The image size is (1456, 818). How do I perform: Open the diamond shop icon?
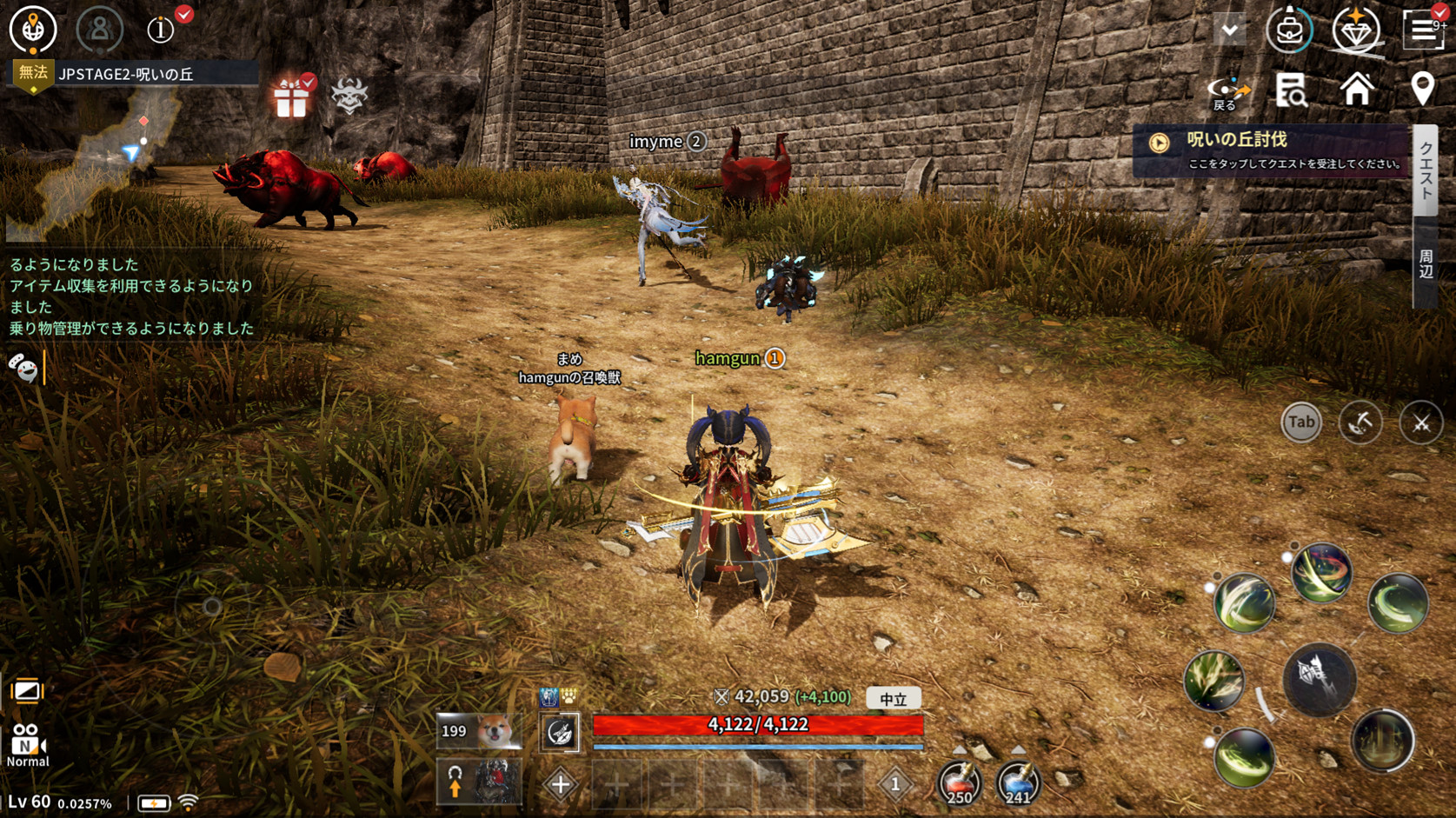pyautogui.click(x=1356, y=30)
